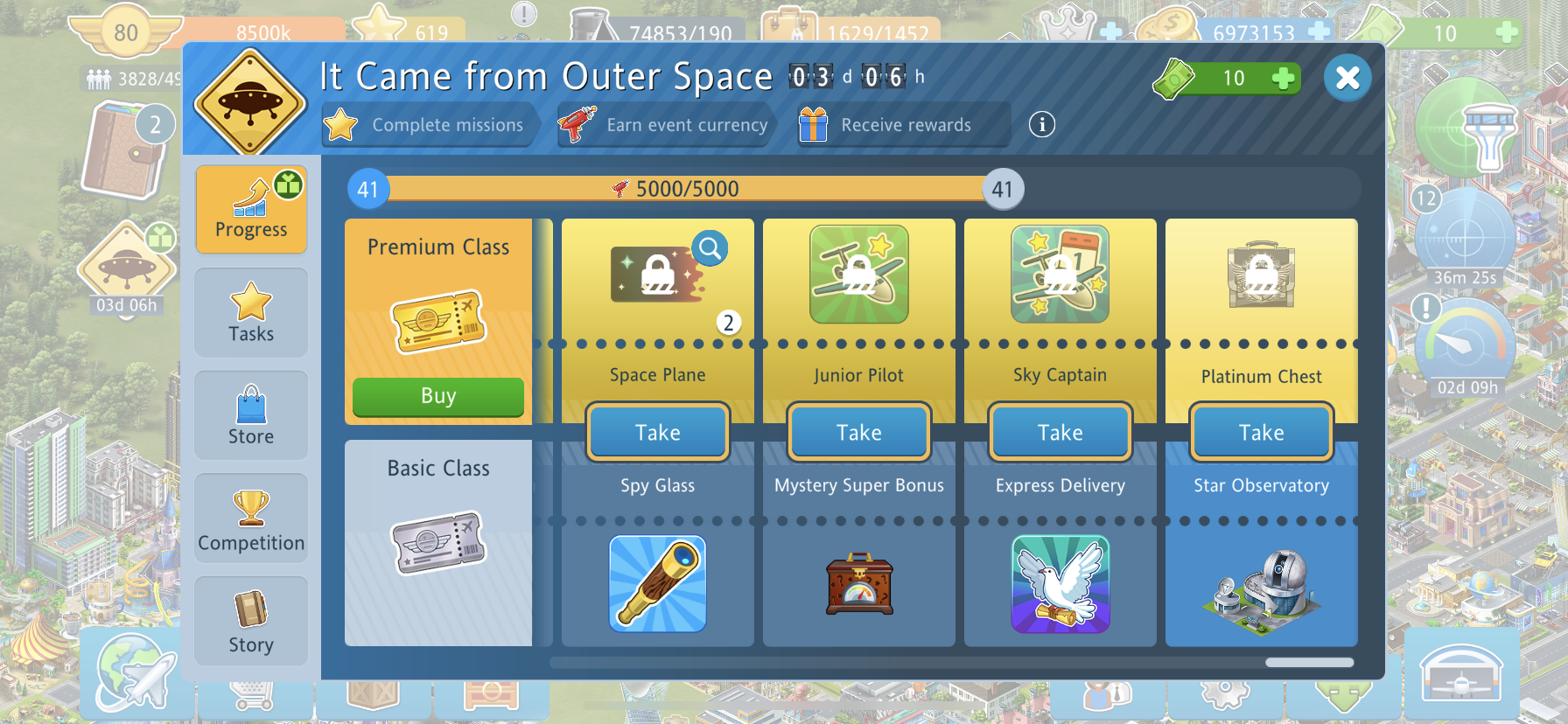The height and width of the screenshot is (724, 1568).
Task: Close the event window
Action: [x=1347, y=78]
